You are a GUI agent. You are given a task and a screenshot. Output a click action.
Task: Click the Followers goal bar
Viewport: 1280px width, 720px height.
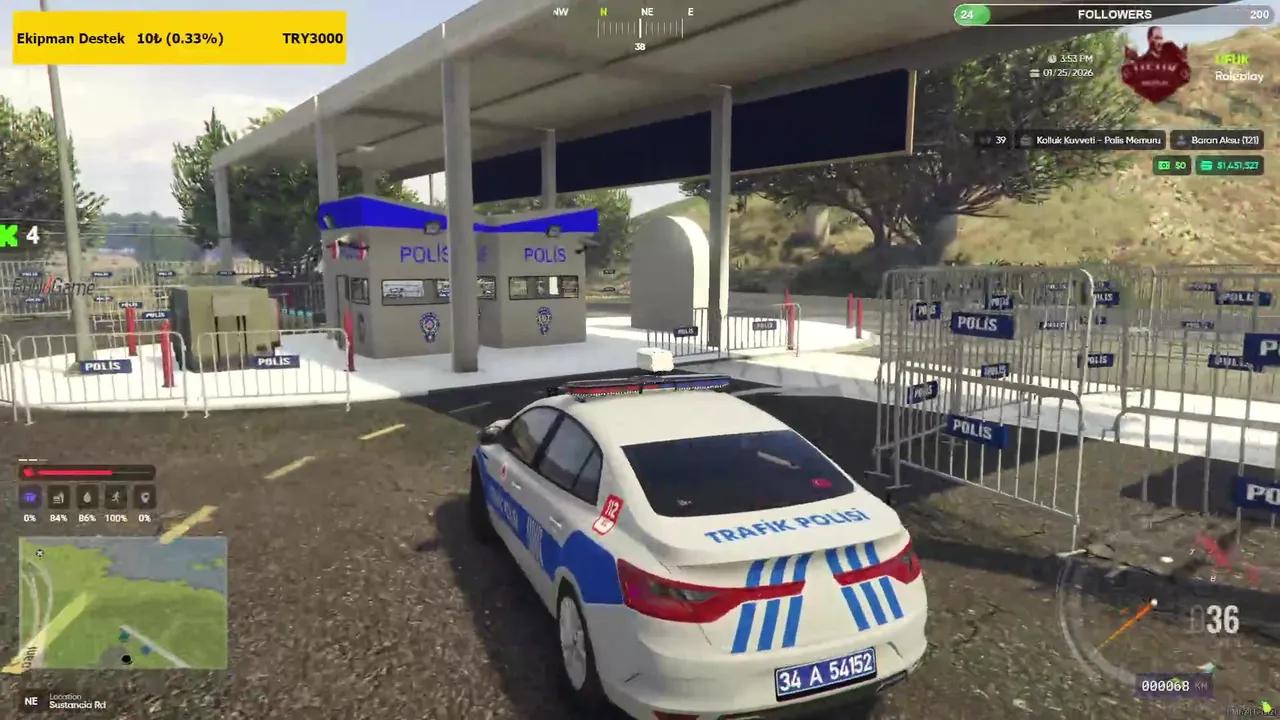click(x=1114, y=14)
